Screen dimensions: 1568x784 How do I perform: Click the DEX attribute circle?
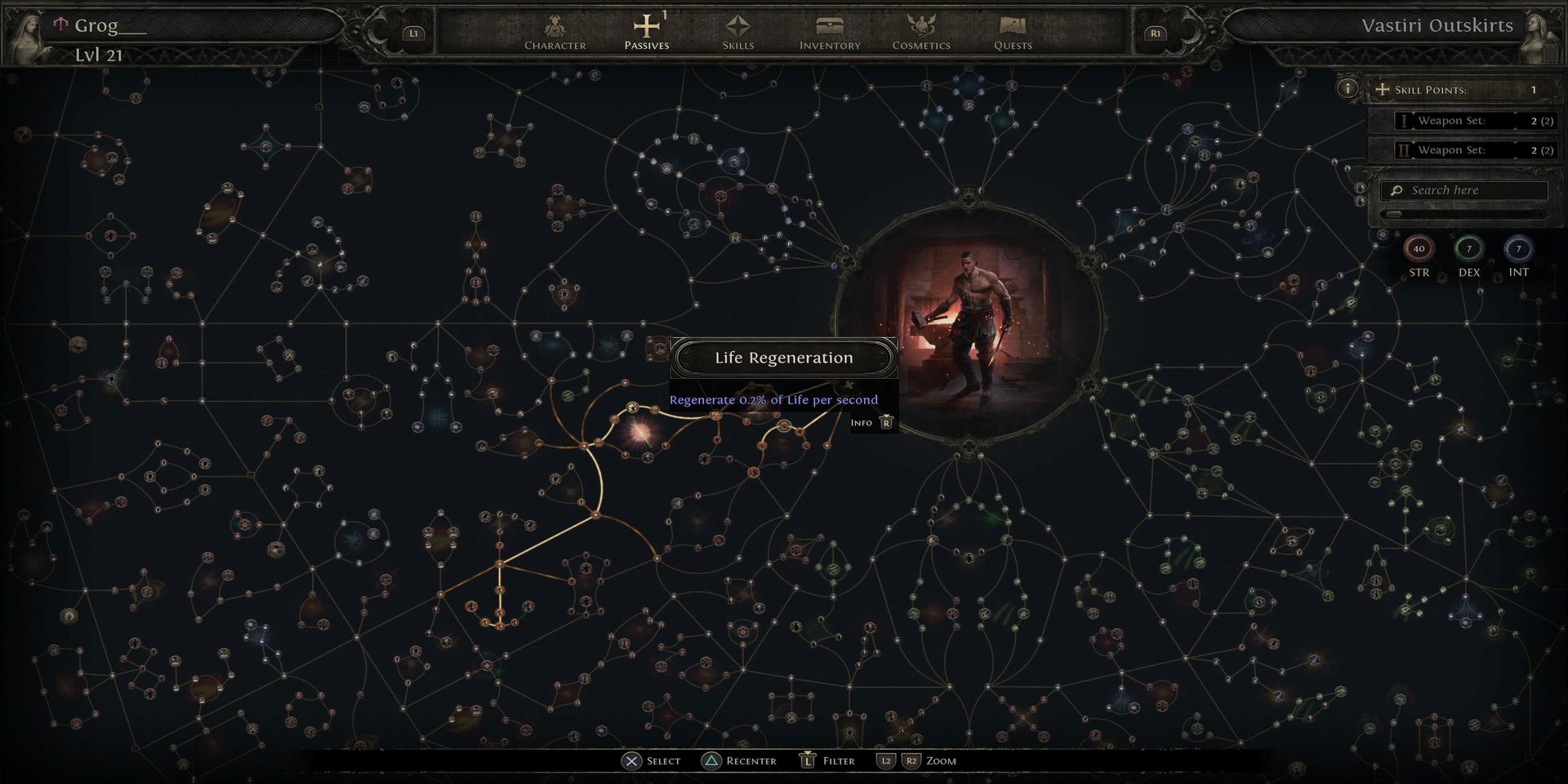tap(1468, 249)
